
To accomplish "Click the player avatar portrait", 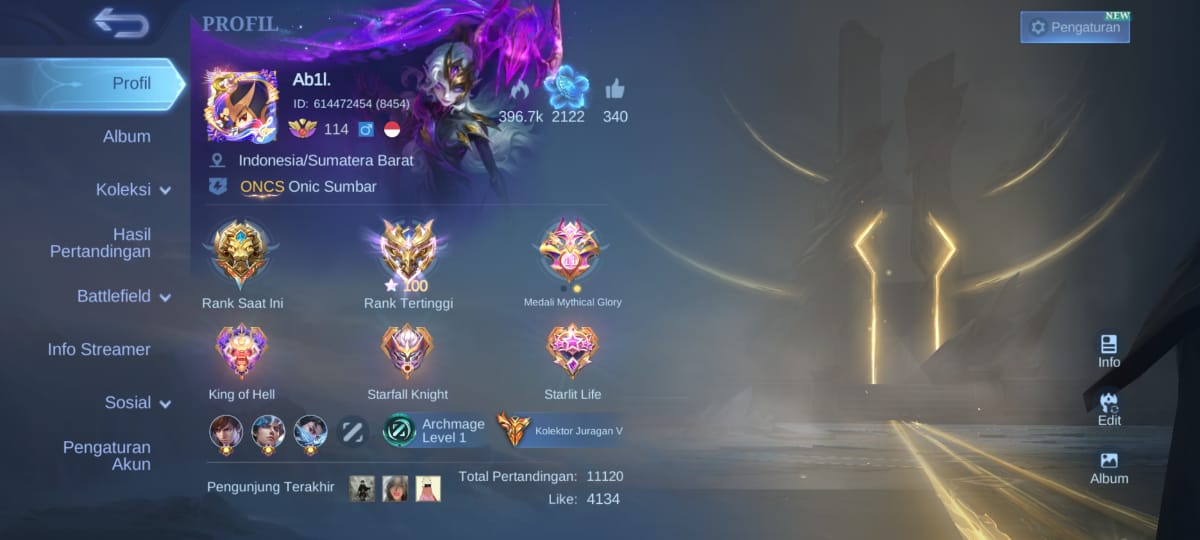I will pyautogui.click(x=242, y=105).
